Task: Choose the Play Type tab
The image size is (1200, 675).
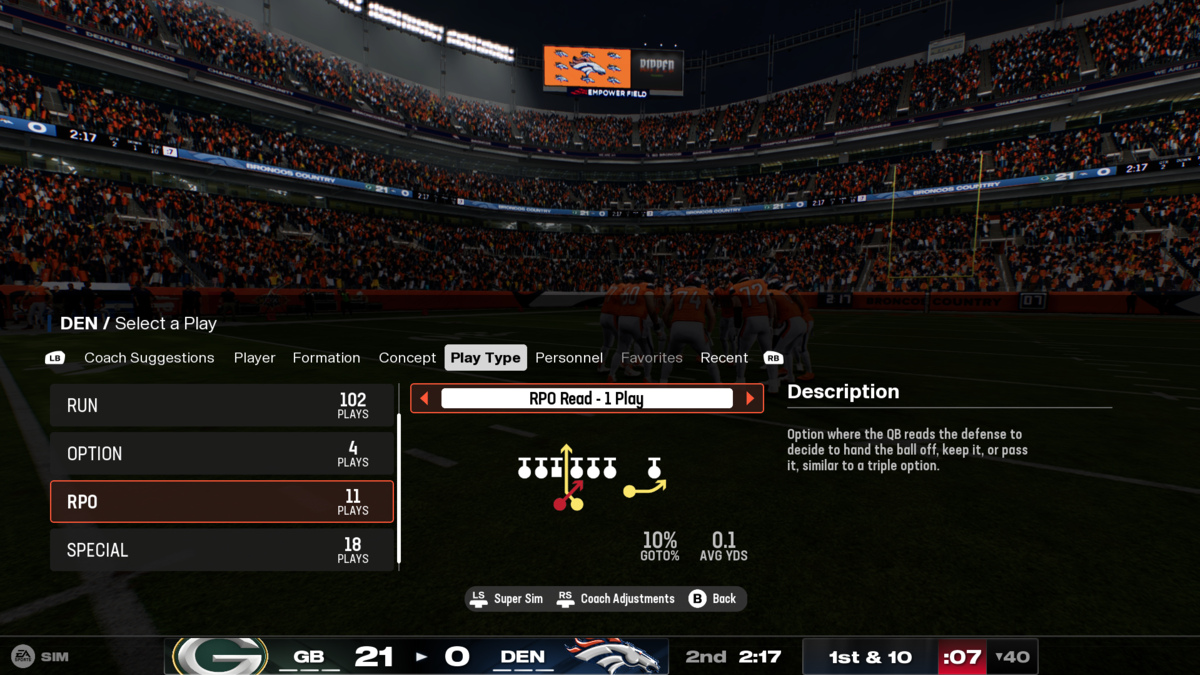Action: coord(485,358)
